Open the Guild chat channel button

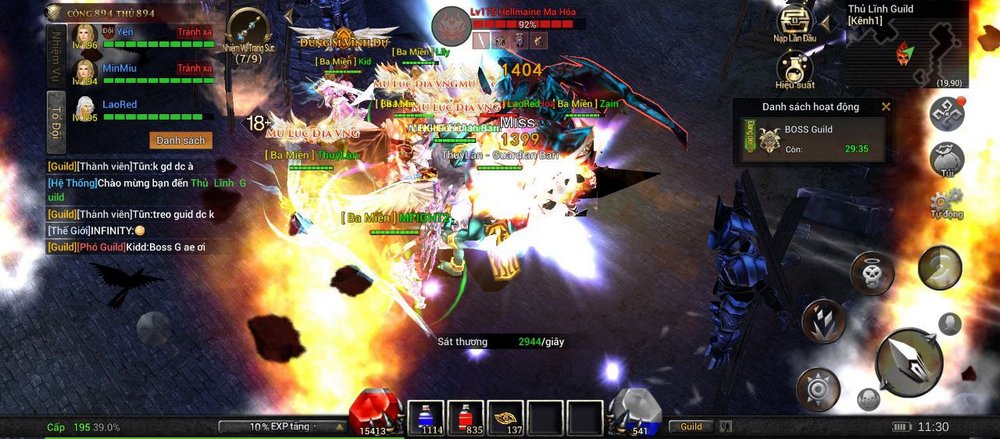[x=691, y=427]
